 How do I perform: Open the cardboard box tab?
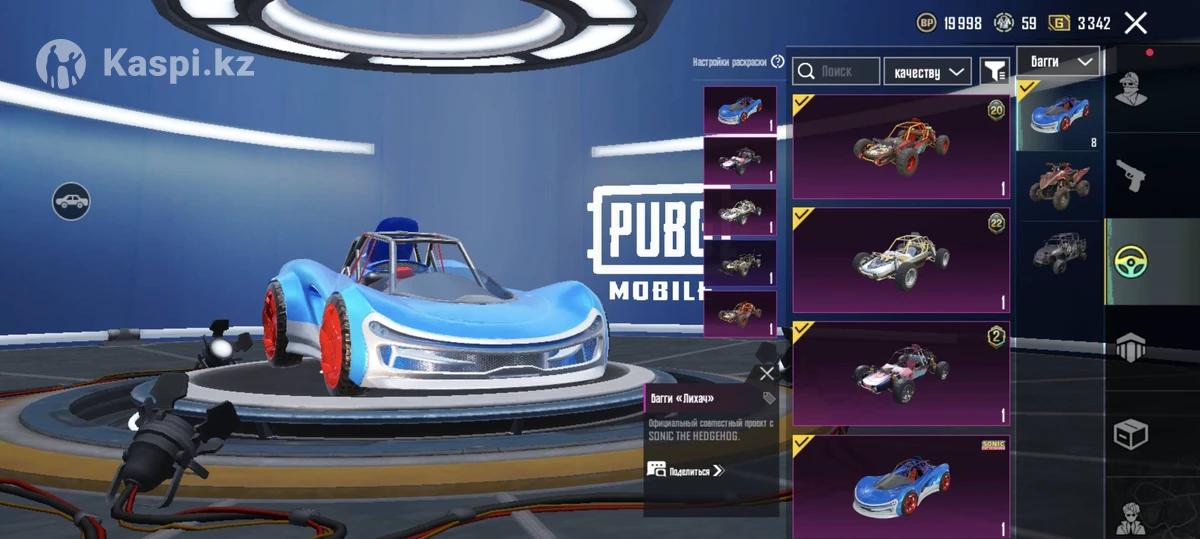coord(1132,434)
